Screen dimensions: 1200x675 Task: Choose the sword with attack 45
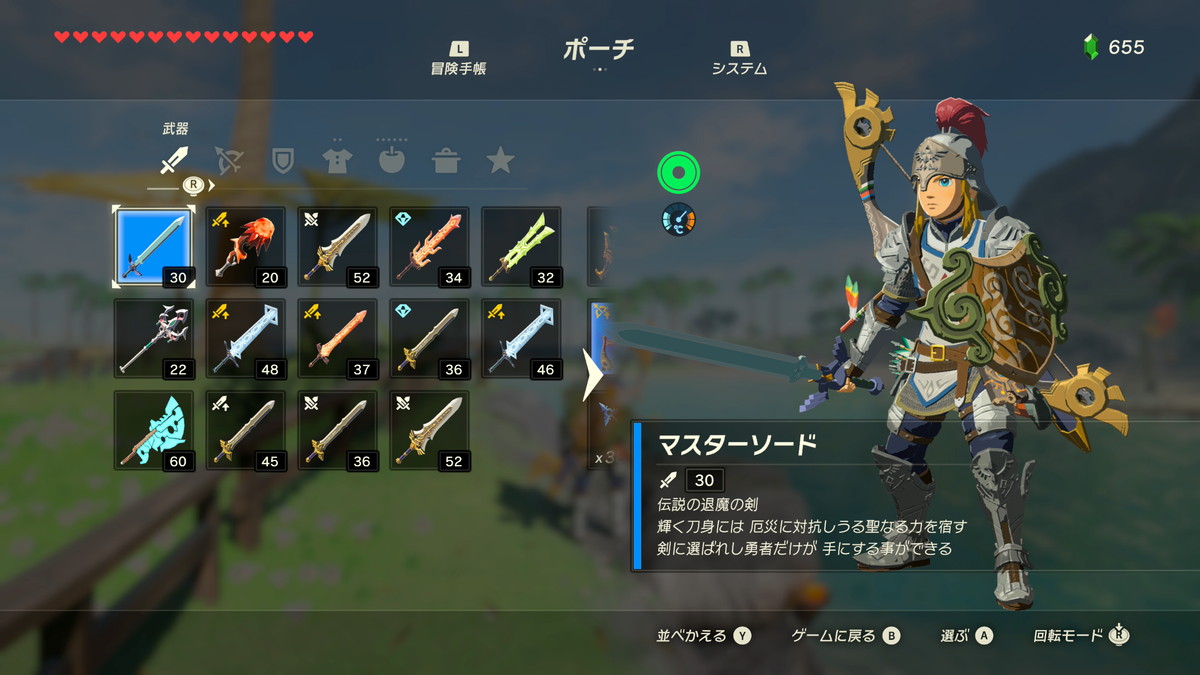coord(246,431)
